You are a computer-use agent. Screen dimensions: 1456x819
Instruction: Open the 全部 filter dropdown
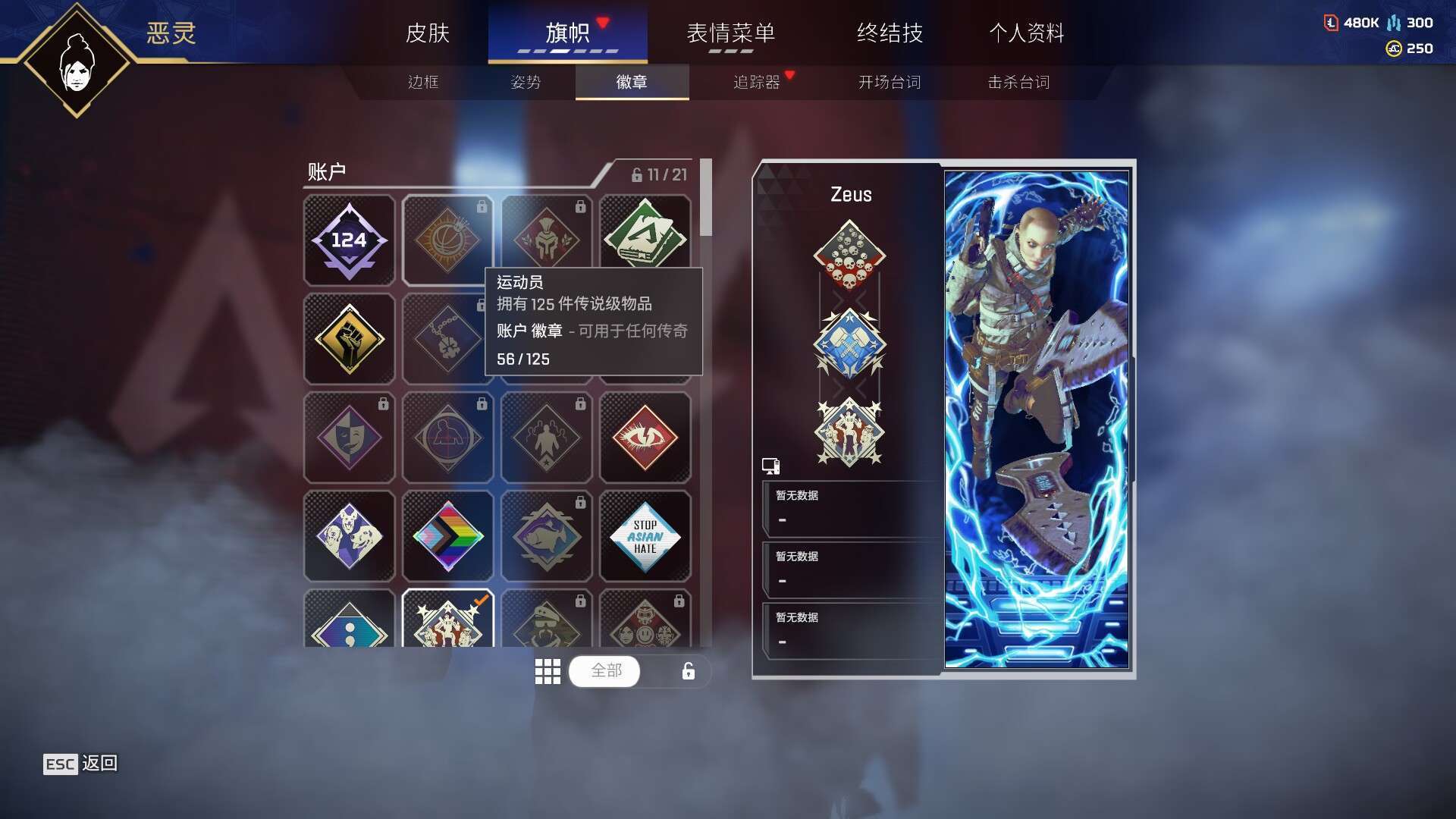click(x=604, y=671)
